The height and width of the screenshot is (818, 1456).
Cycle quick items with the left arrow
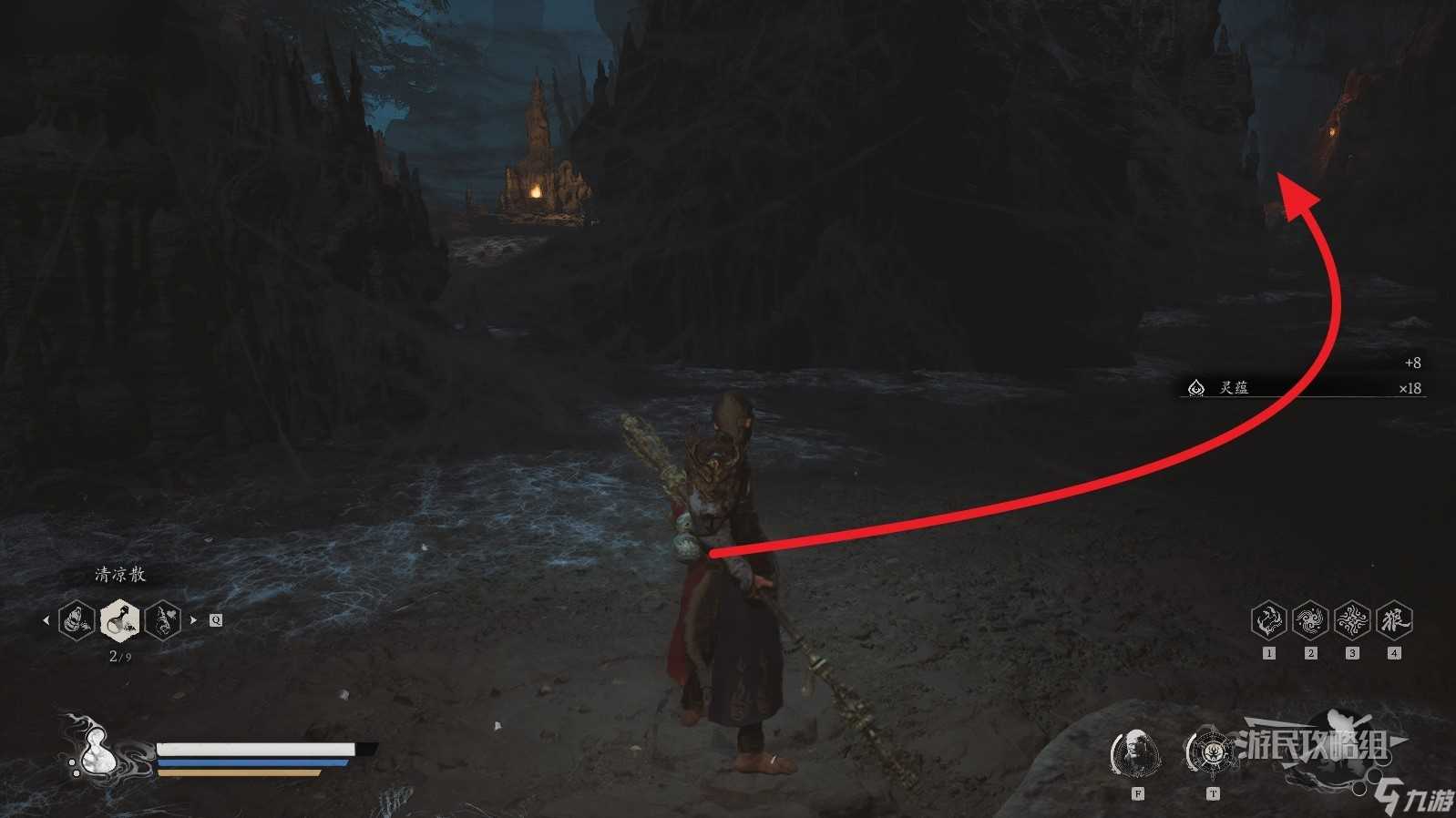(x=46, y=620)
